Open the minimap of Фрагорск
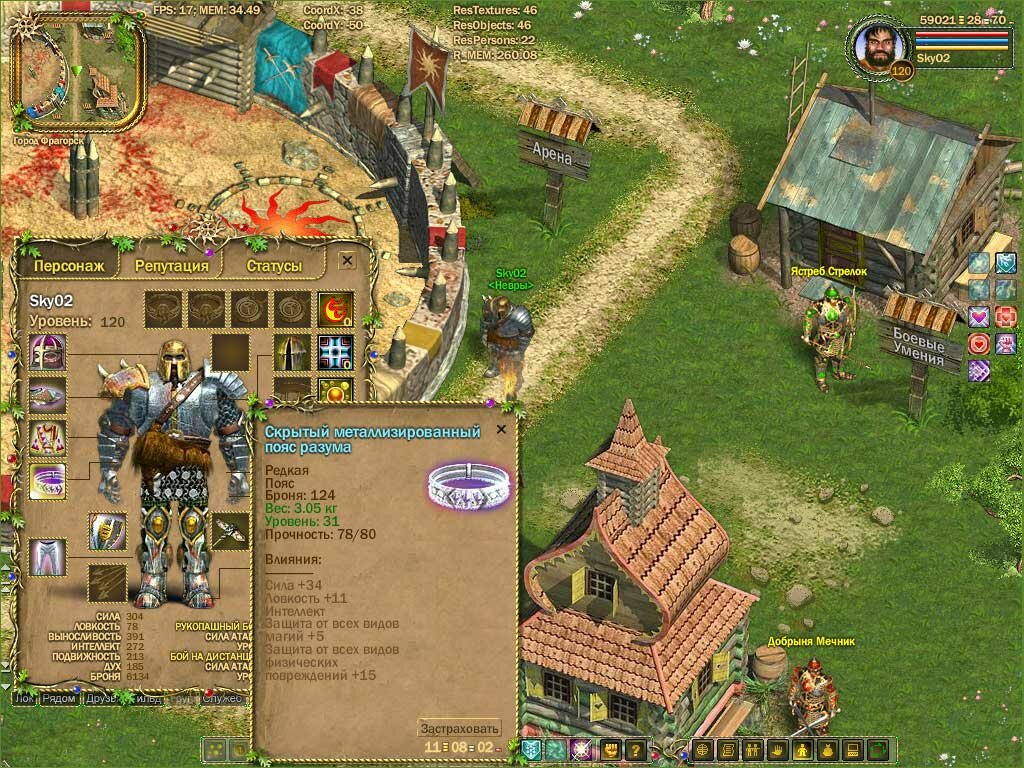The width and height of the screenshot is (1024, 768). click(x=78, y=76)
